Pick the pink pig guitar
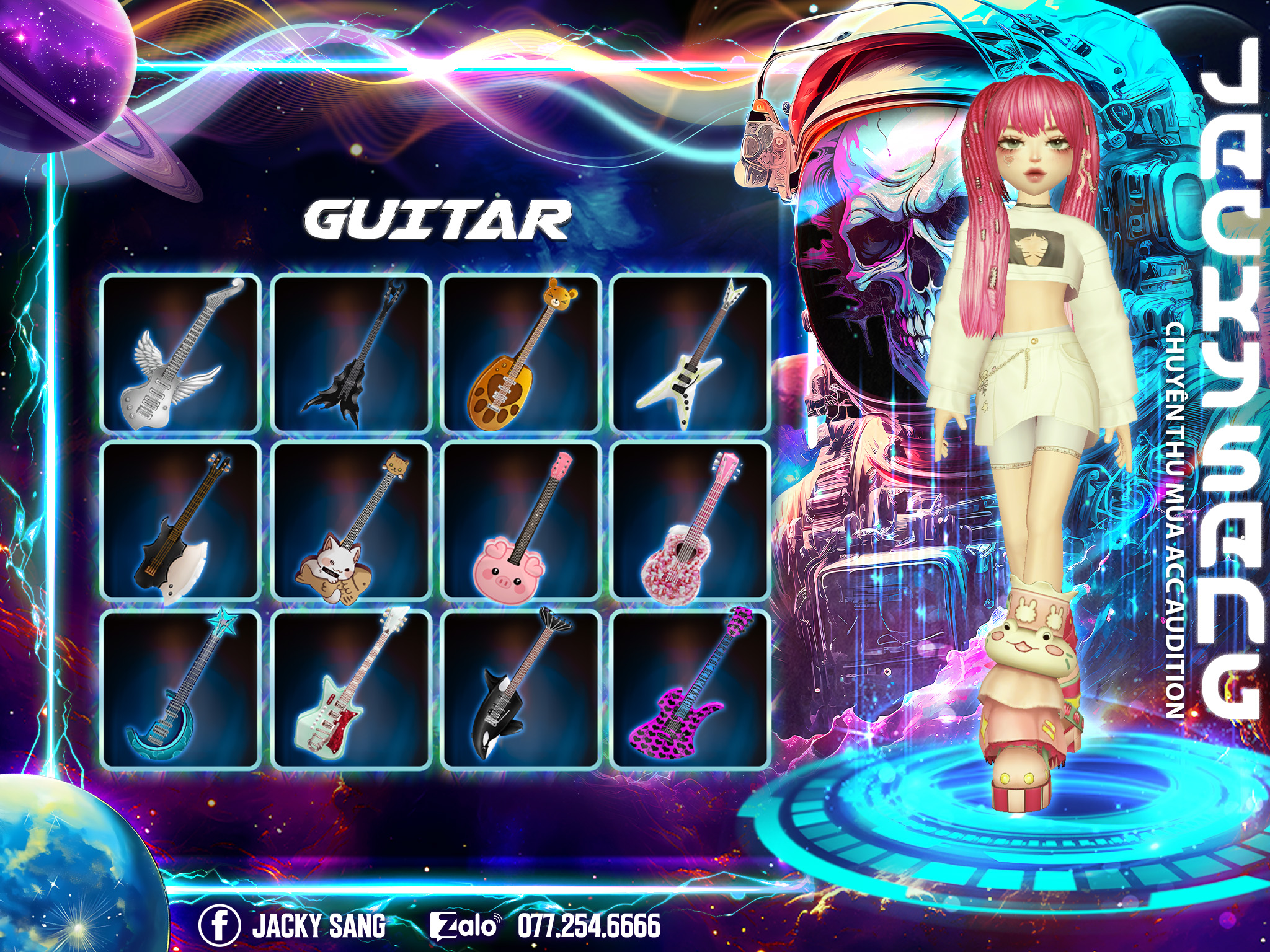This screenshot has width=1270, height=952. point(520,522)
